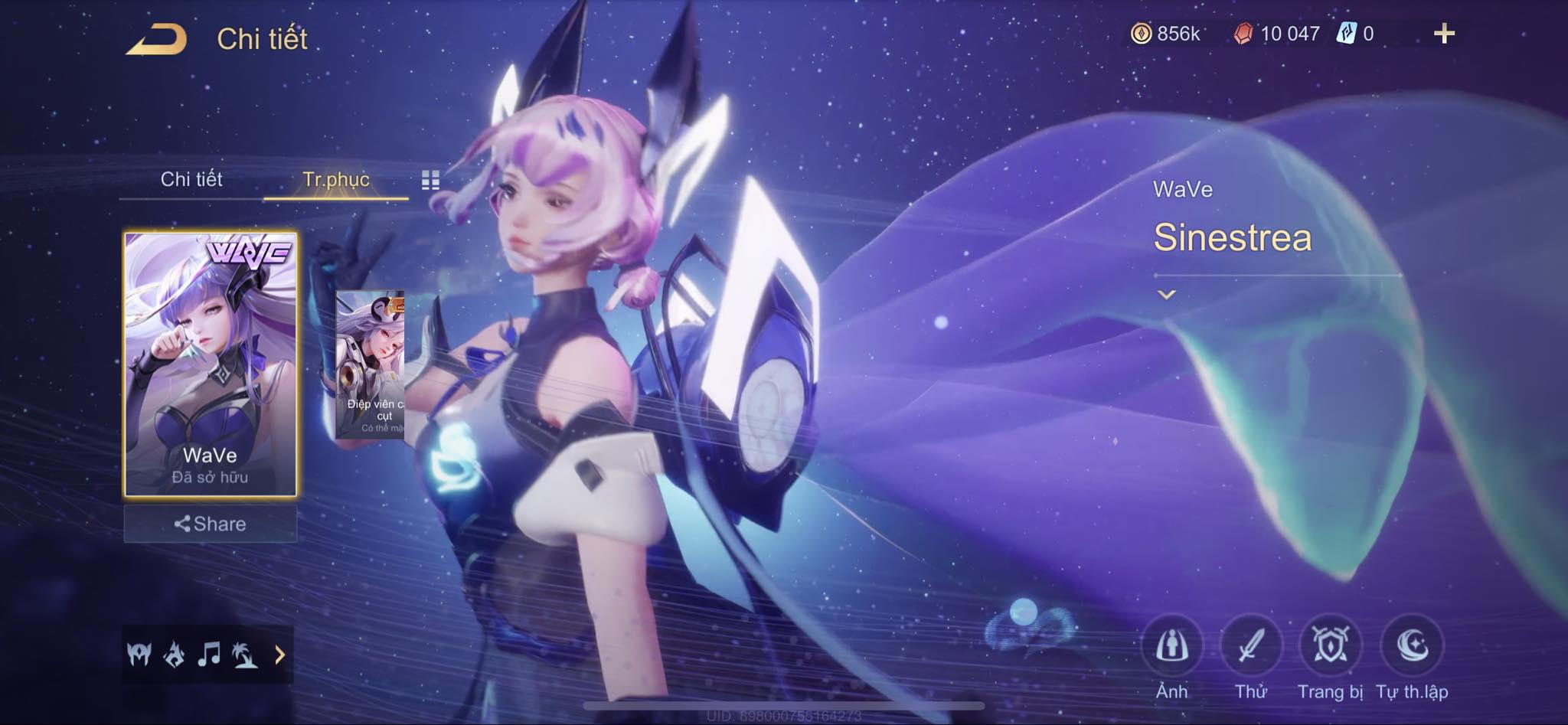This screenshot has width=1568, height=725.
Task: Add more currency with plus button
Action: point(1444,34)
